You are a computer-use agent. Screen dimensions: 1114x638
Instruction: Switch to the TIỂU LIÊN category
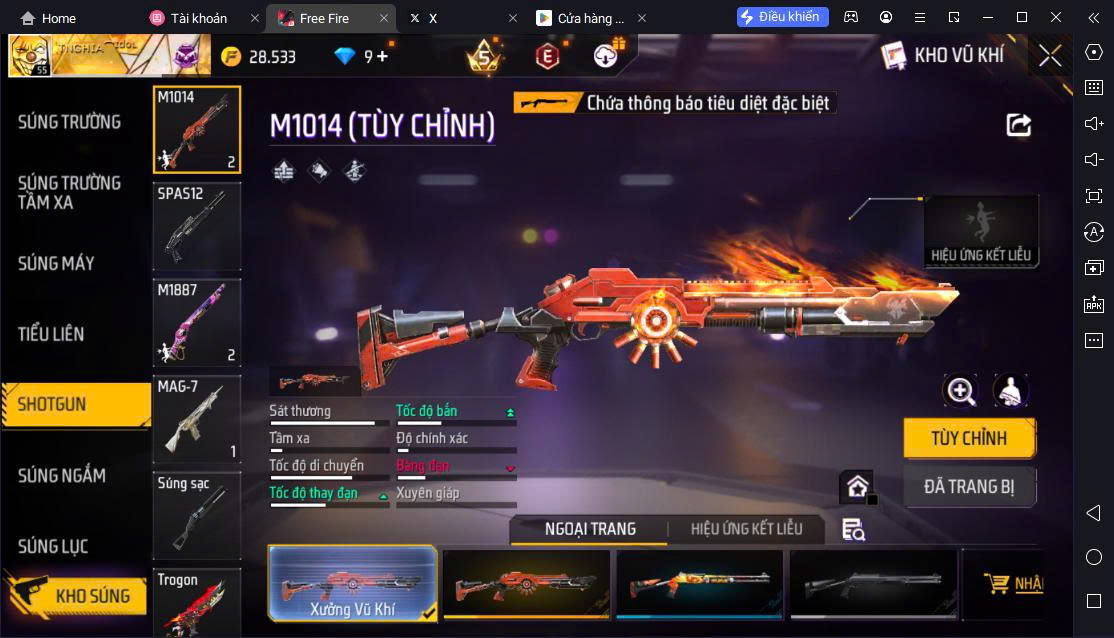click(x=51, y=334)
